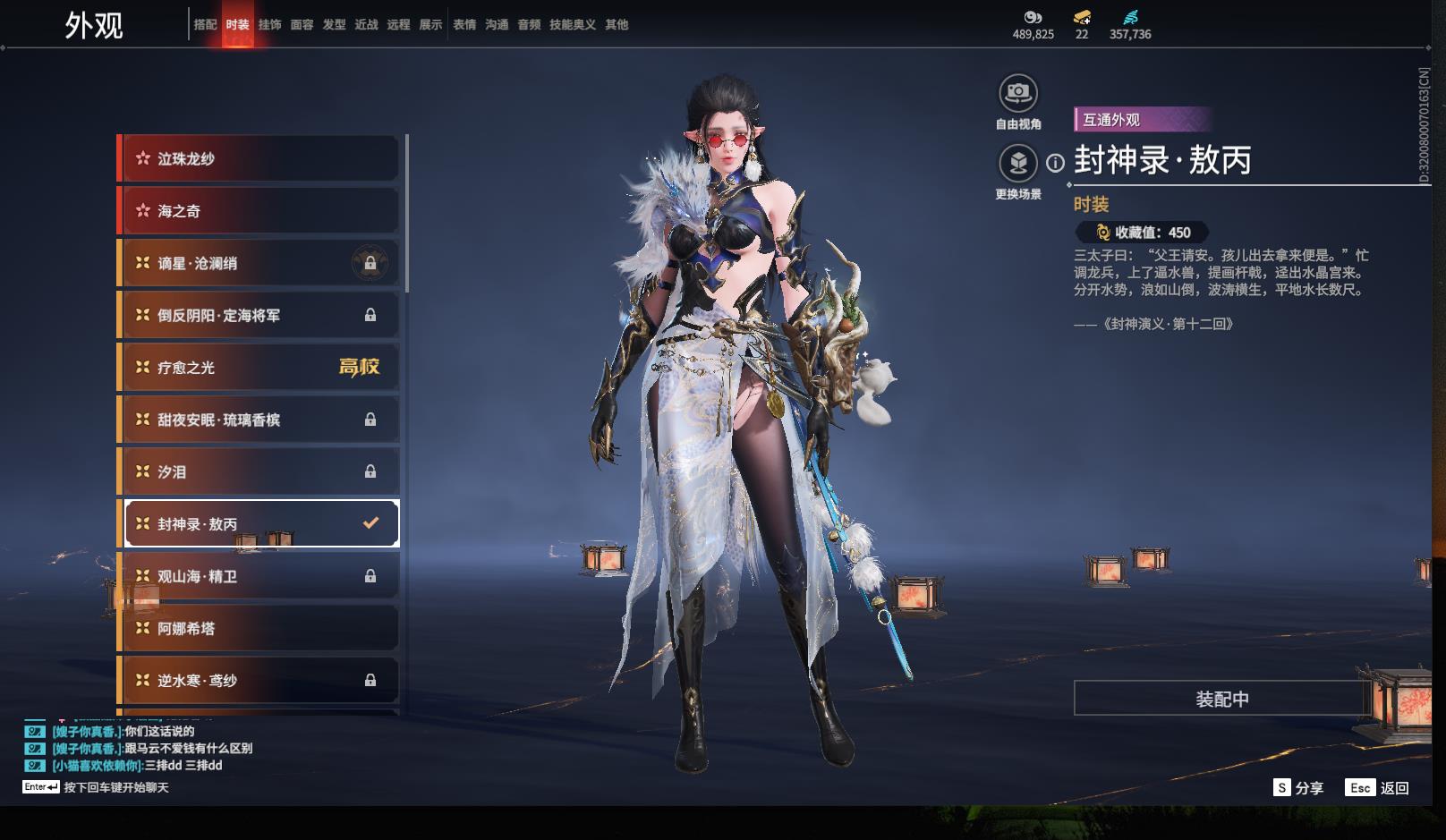1446x840 pixels.
Task: Select the 观山海·精卫 outfit
Action: click(x=259, y=576)
